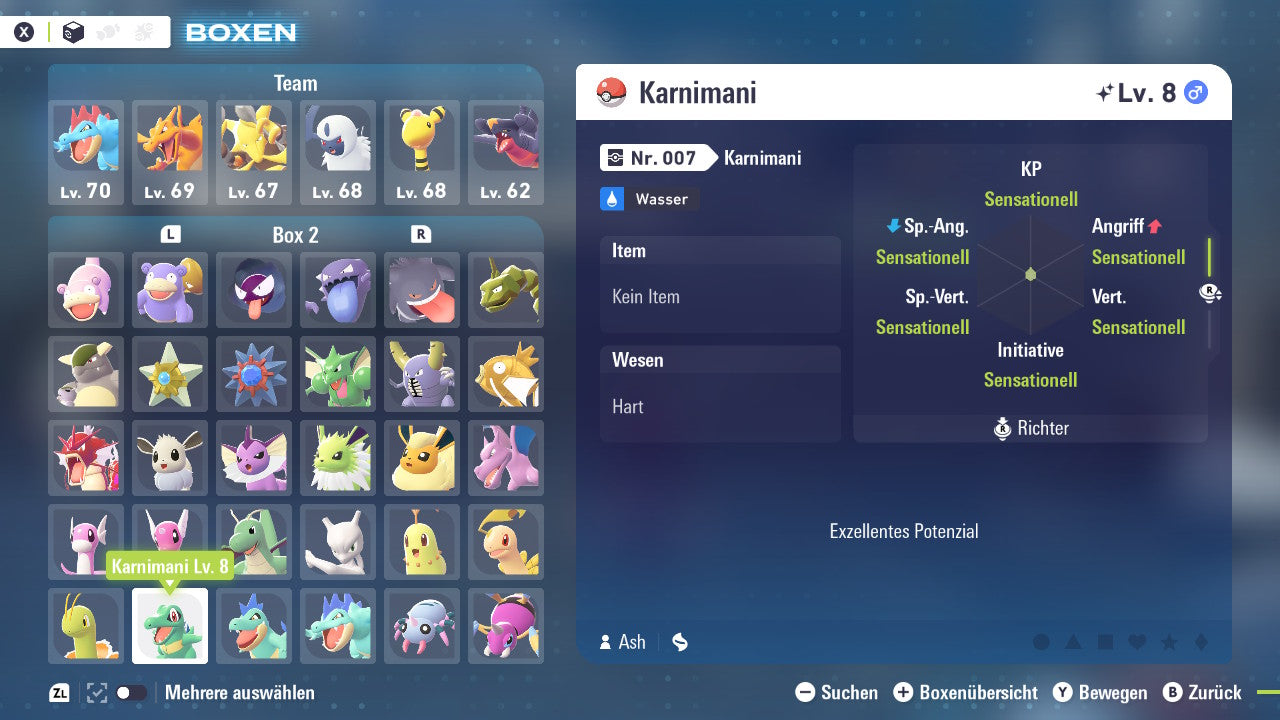
Task: Open the Box 2 title selector
Action: coord(296,233)
